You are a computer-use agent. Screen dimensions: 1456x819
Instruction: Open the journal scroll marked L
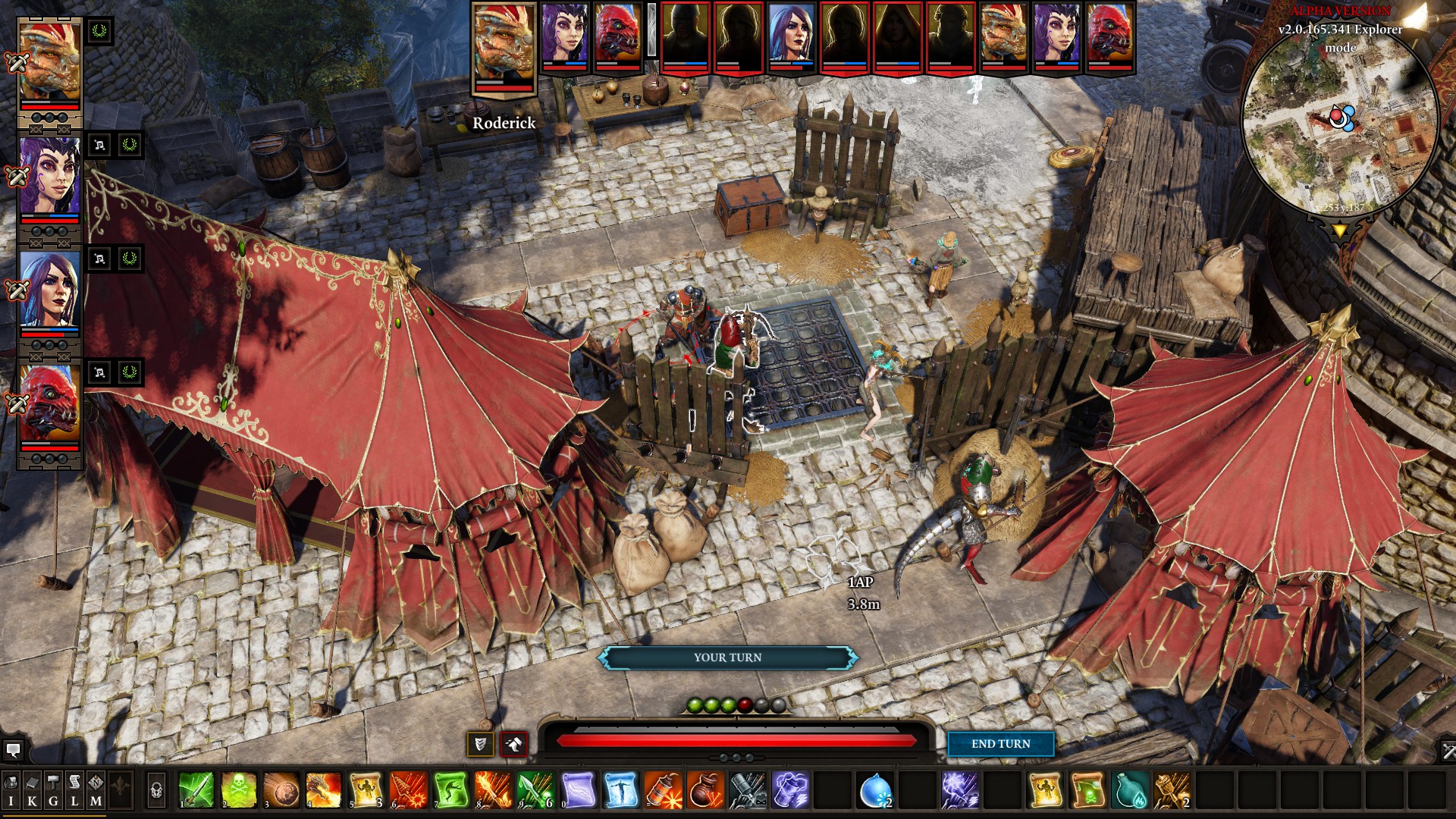(74, 790)
